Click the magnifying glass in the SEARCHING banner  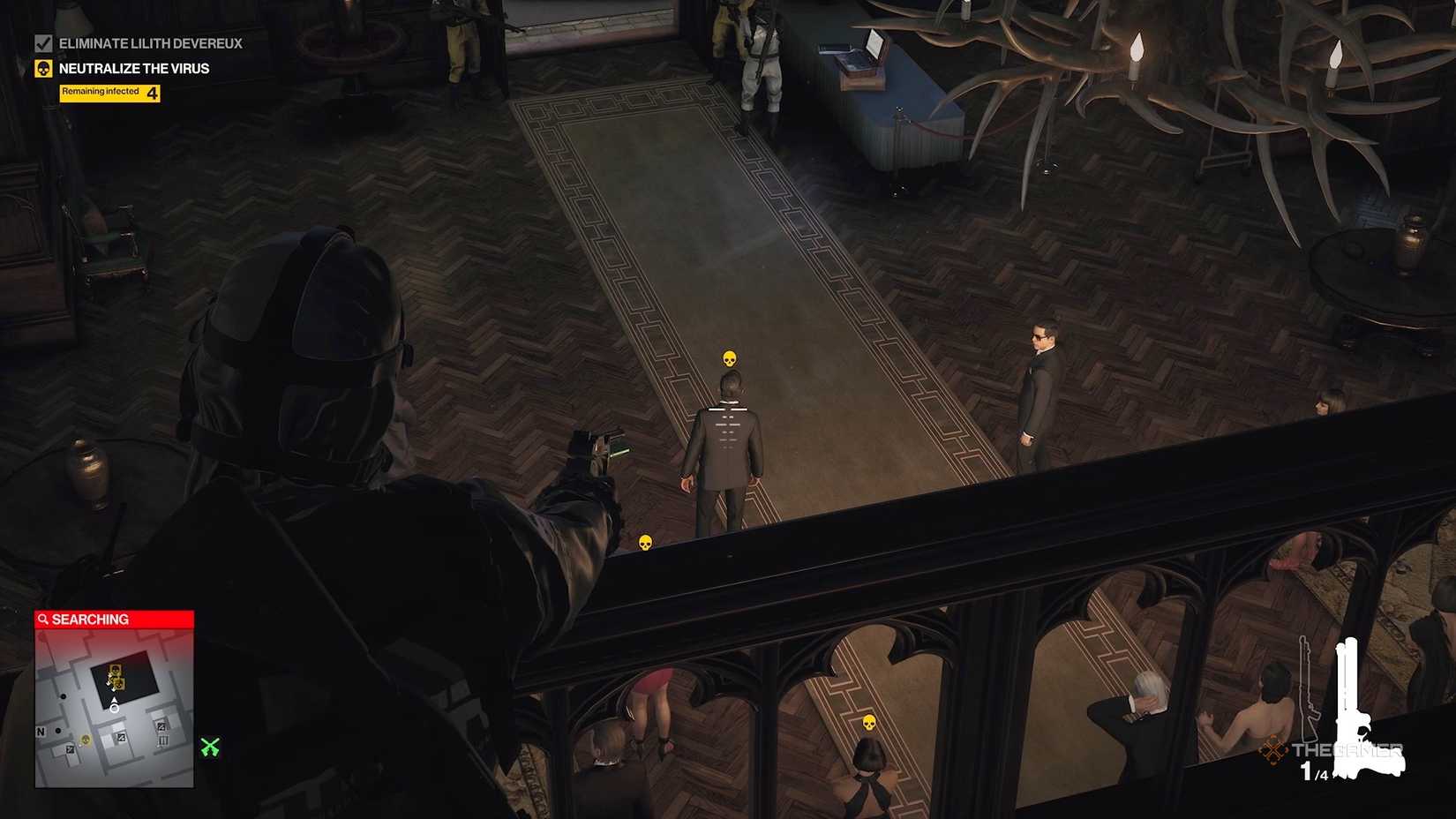coord(42,619)
